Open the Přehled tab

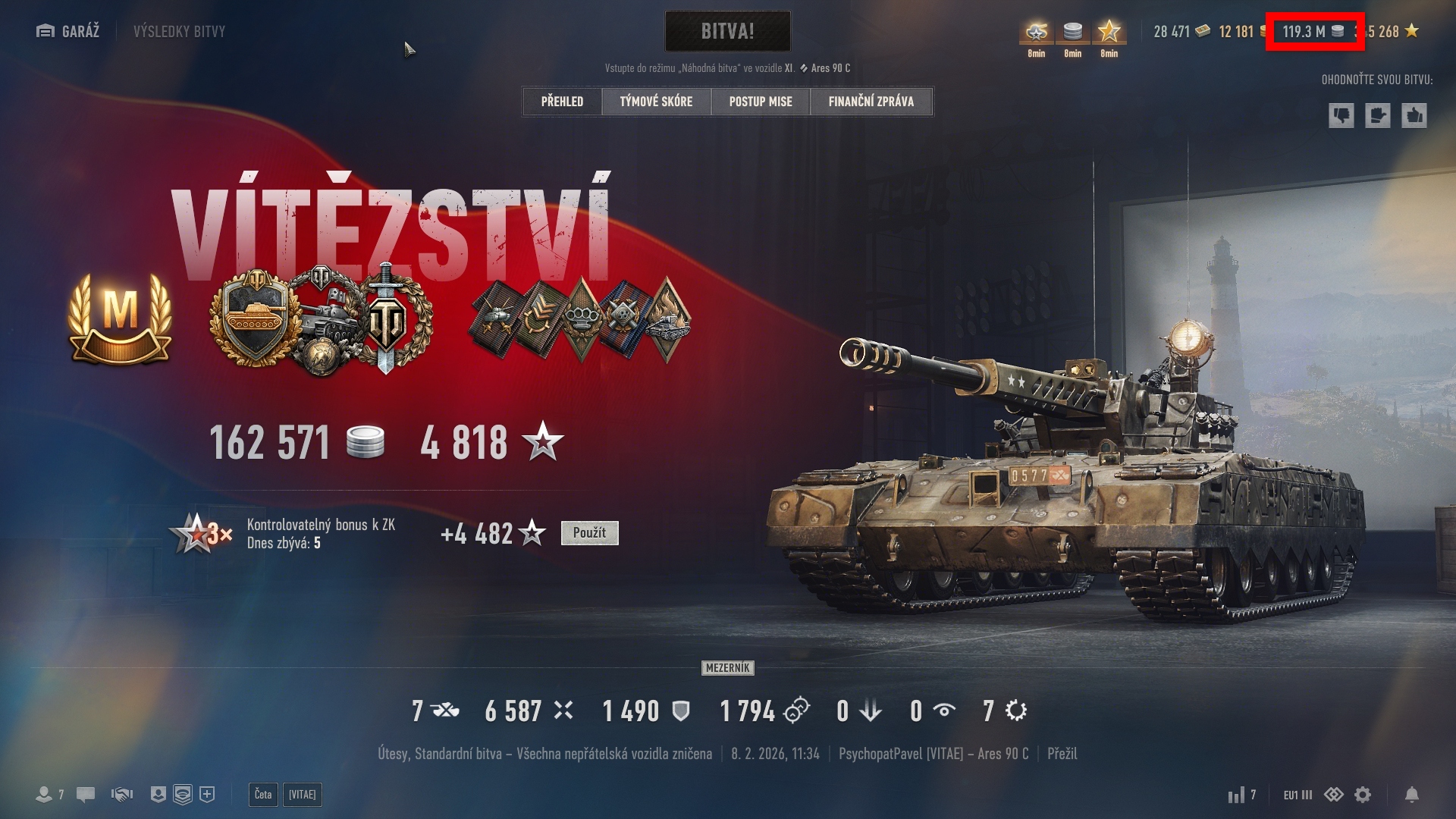pyautogui.click(x=562, y=102)
